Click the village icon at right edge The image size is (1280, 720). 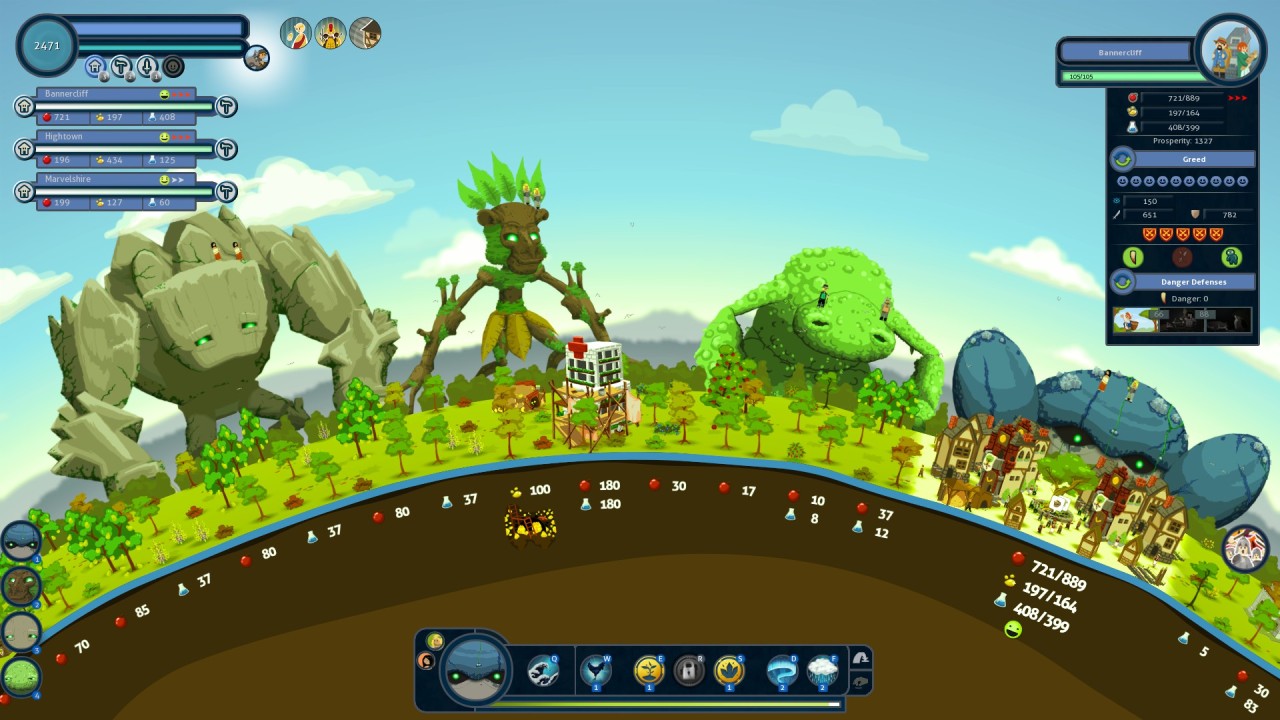click(x=1245, y=548)
